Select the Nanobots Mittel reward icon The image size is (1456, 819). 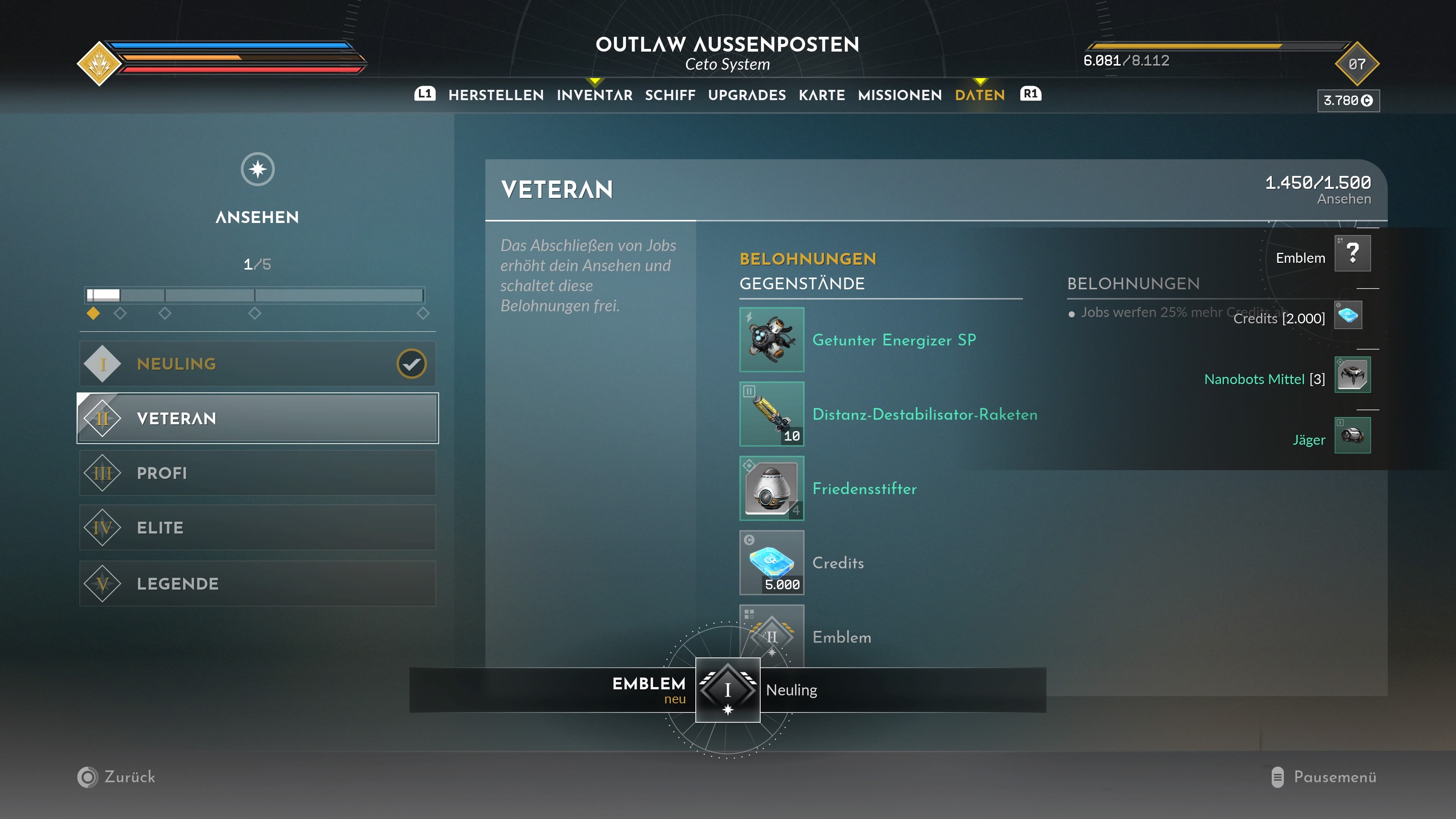coord(1352,375)
